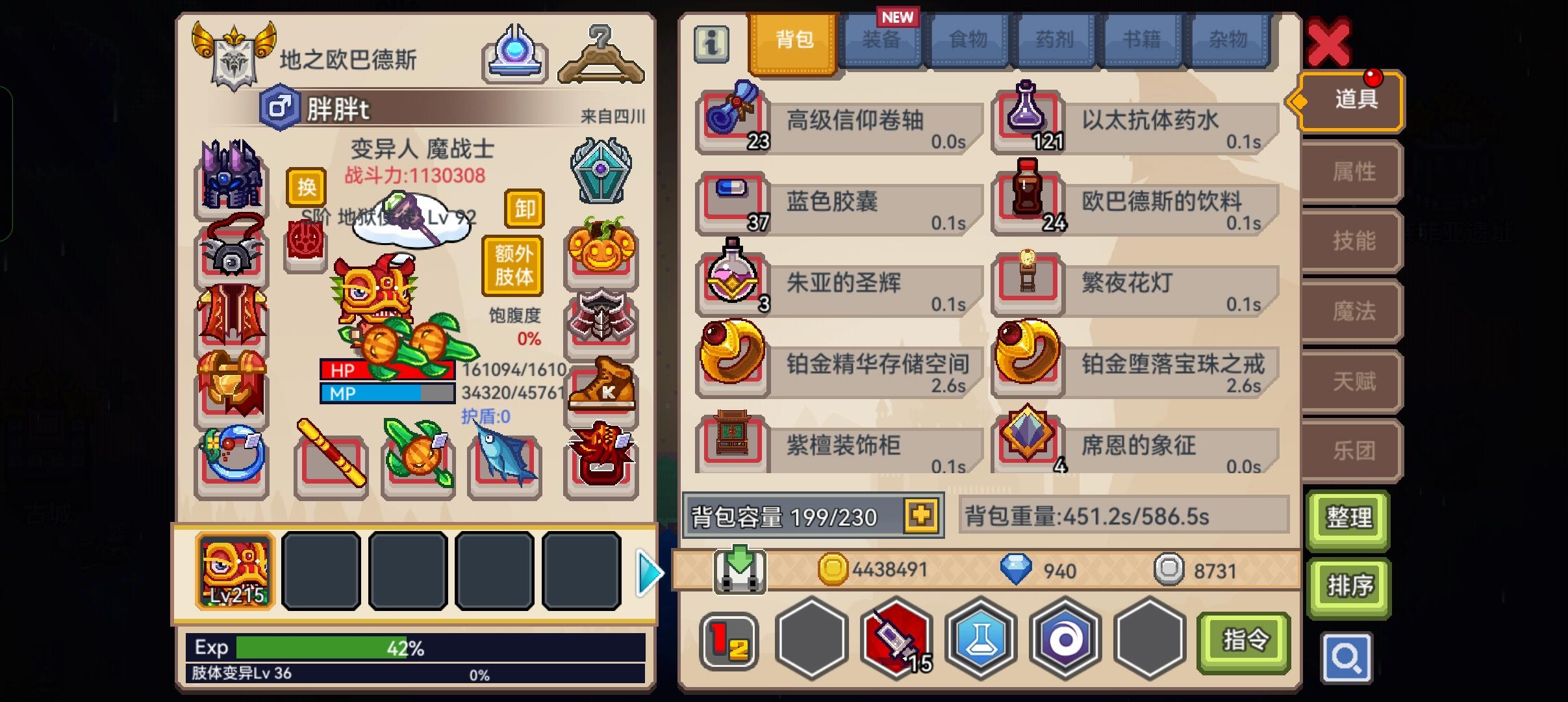This screenshot has width=1568, height=702.
Task: Open the 食物 tab
Action: tap(970, 40)
